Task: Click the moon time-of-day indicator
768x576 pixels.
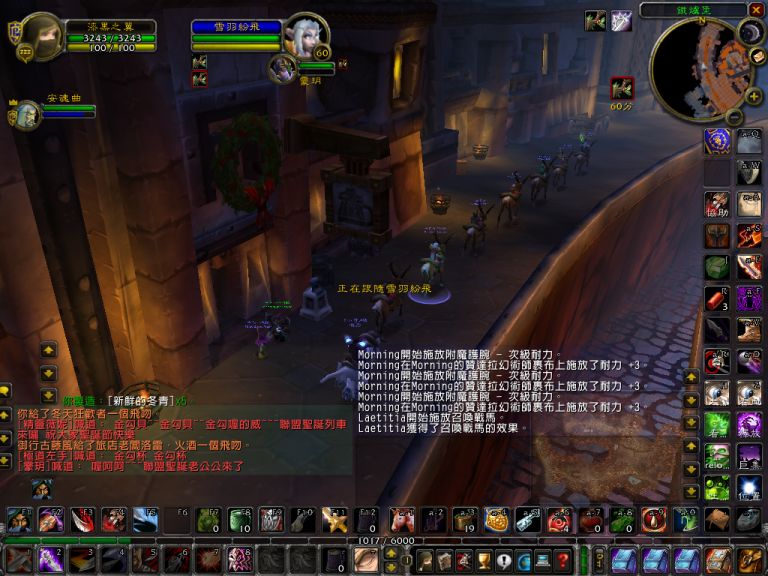Action: point(749,32)
